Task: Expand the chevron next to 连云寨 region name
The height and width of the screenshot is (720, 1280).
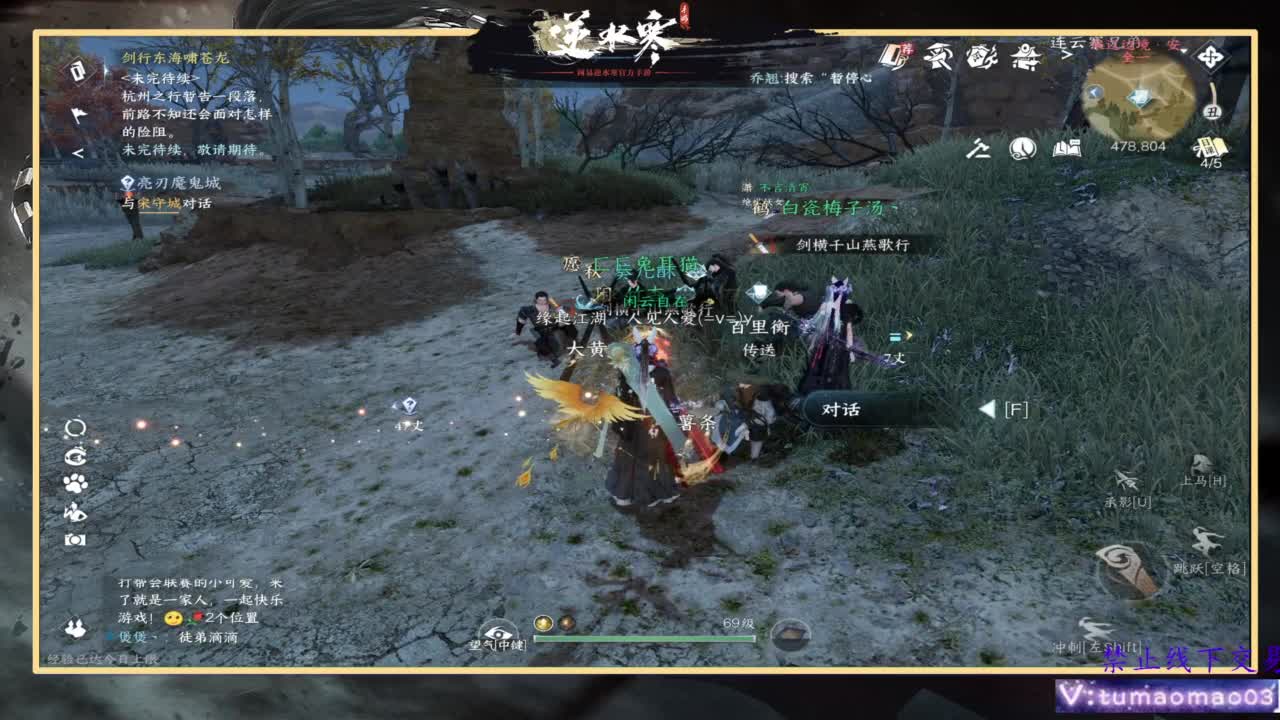Action: (x=1068, y=54)
